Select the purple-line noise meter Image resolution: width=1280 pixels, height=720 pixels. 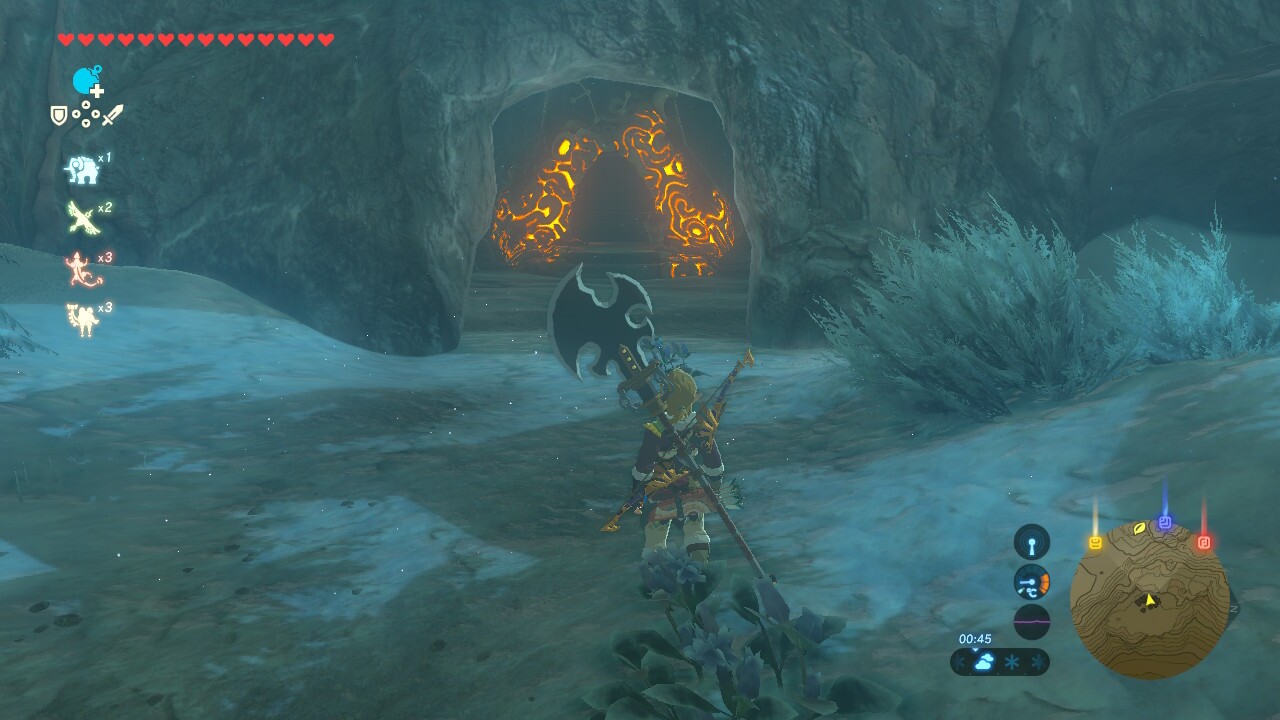point(1032,621)
